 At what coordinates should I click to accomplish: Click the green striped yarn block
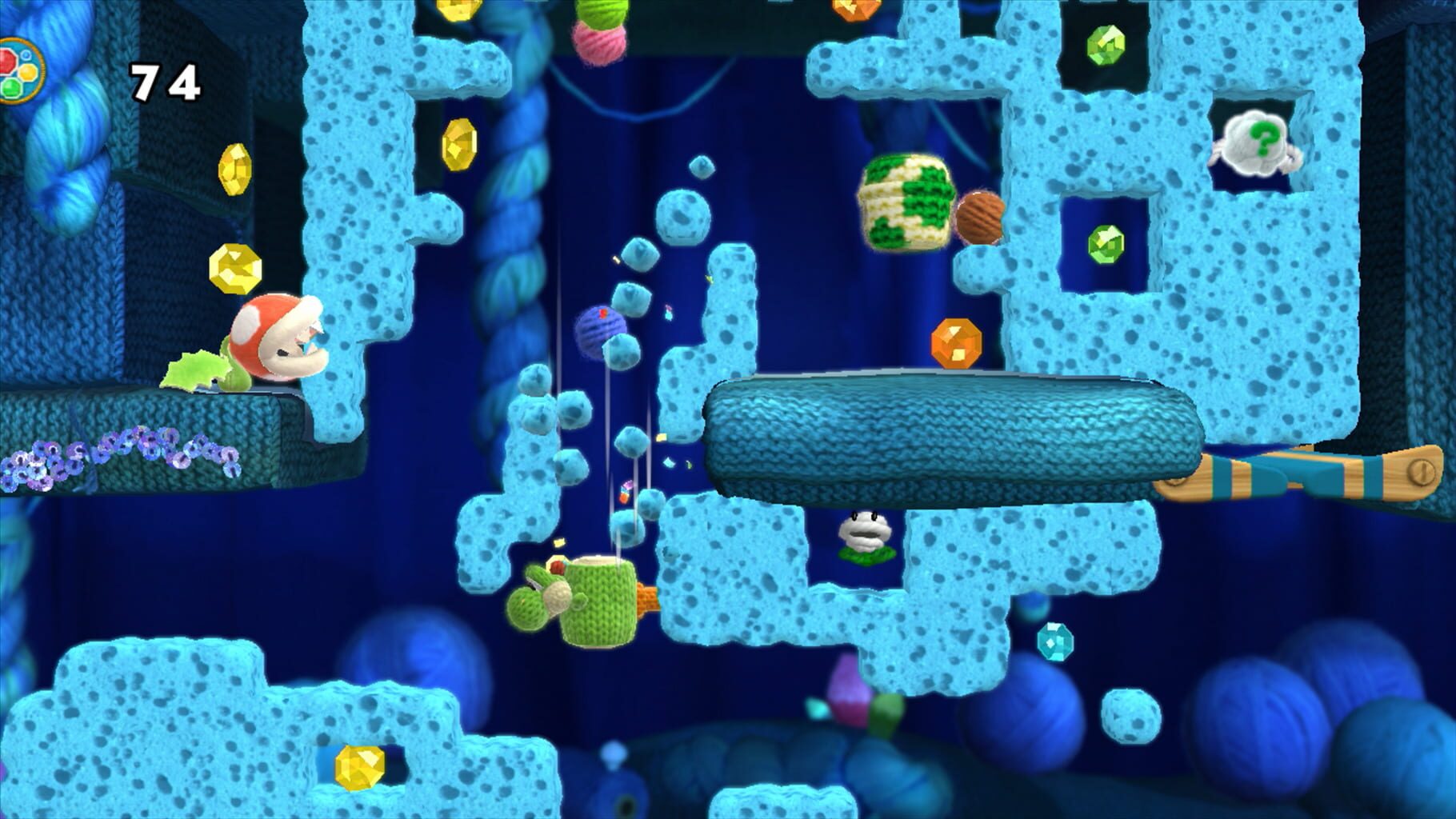pyautogui.click(x=906, y=202)
